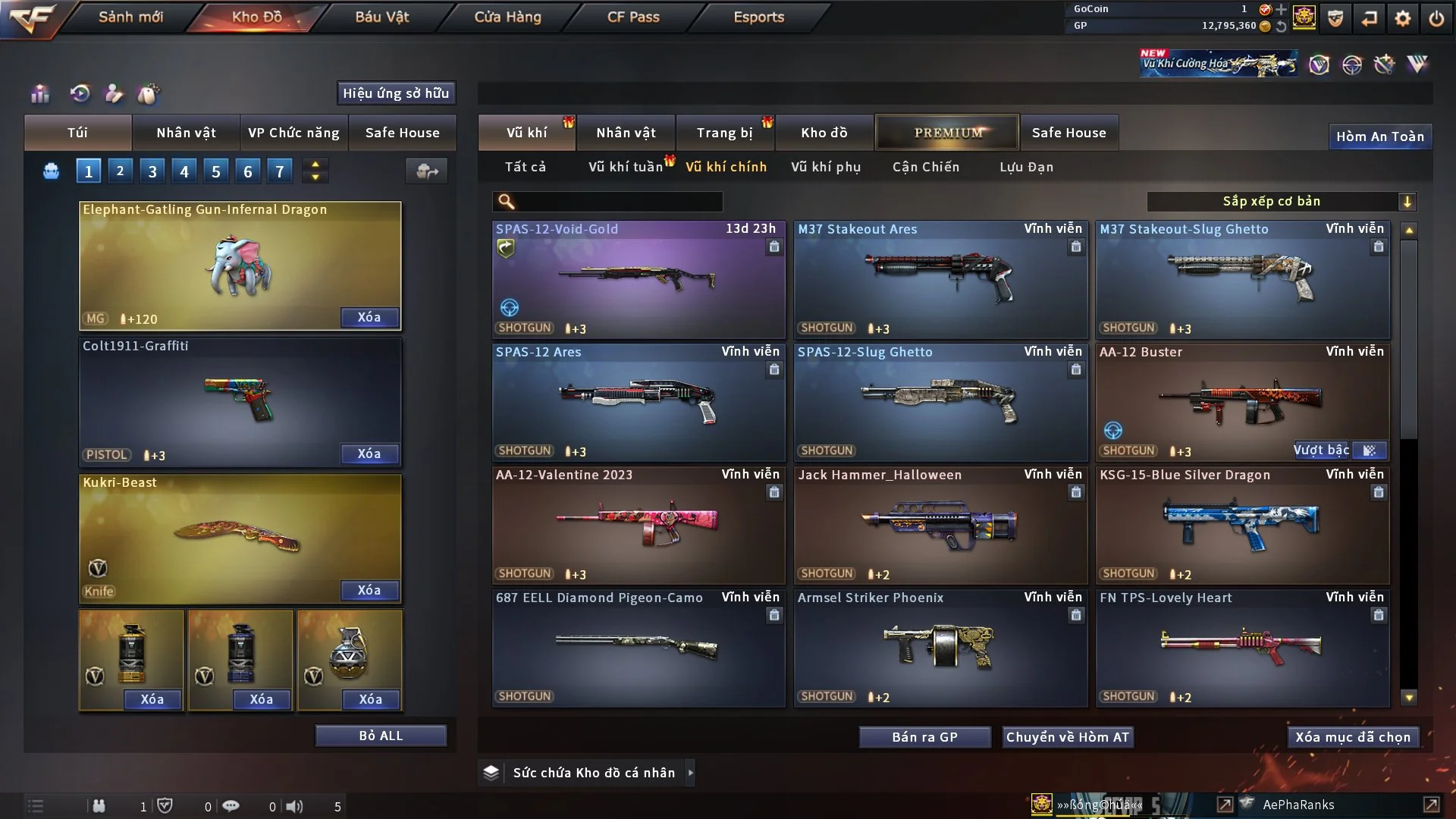The image size is (1456, 819).
Task: Click the Bỏ ALL button
Action: (381, 736)
